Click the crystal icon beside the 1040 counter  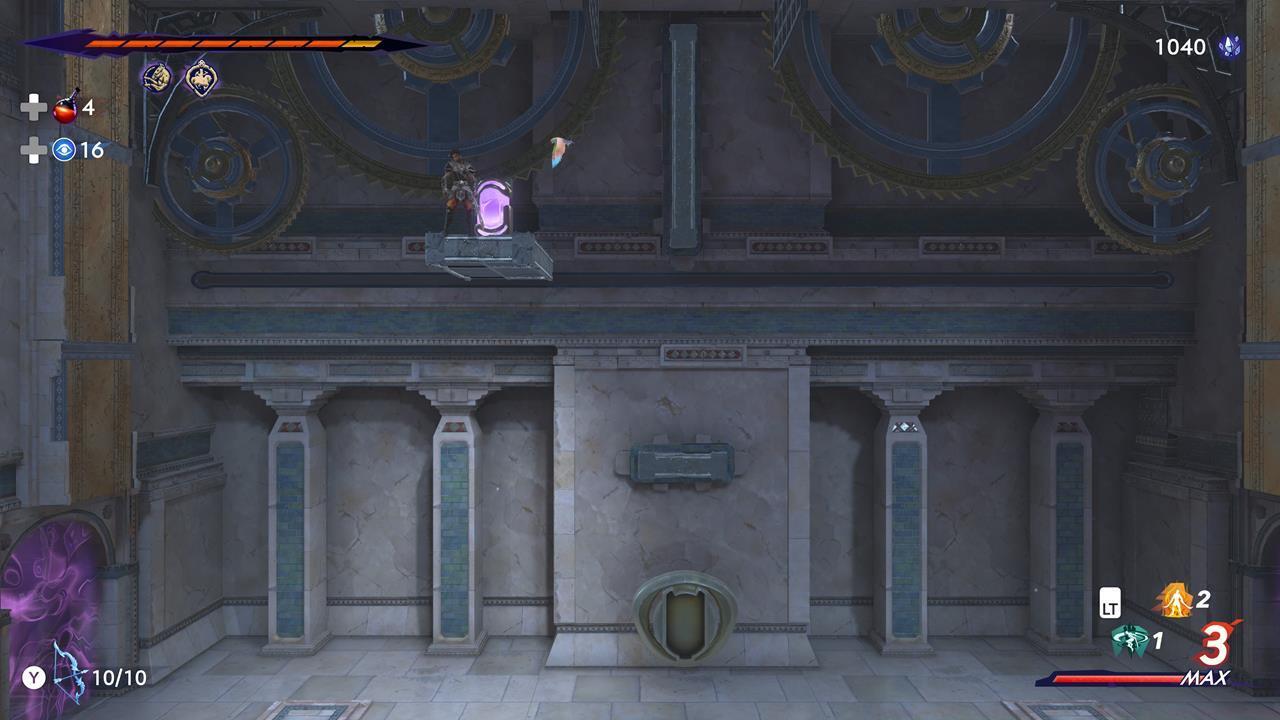point(1227,46)
